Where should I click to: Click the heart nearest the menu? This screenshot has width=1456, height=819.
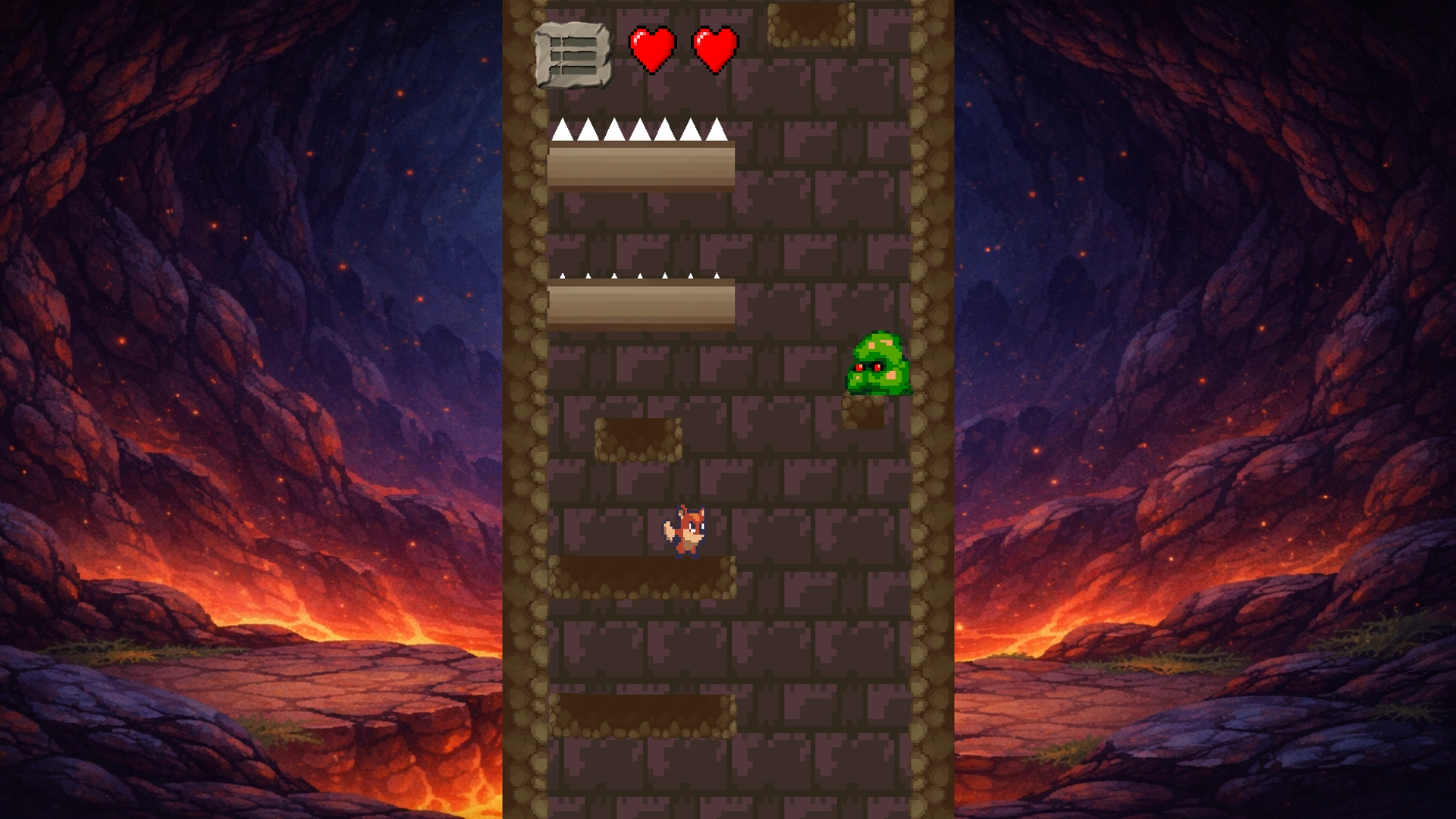651,49
